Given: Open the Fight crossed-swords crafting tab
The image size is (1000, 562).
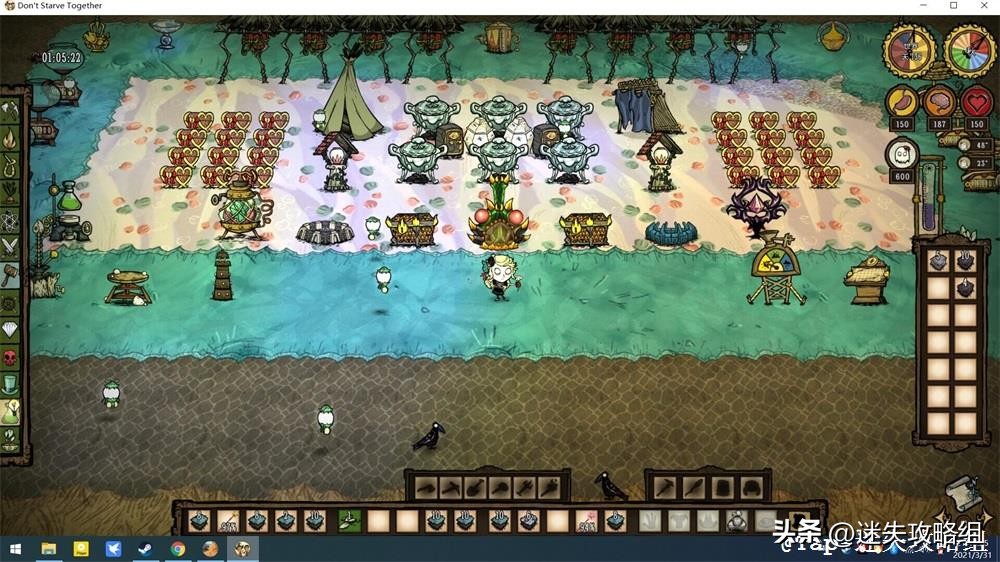Looking at the screenshot, I should [x=11, y=244].
